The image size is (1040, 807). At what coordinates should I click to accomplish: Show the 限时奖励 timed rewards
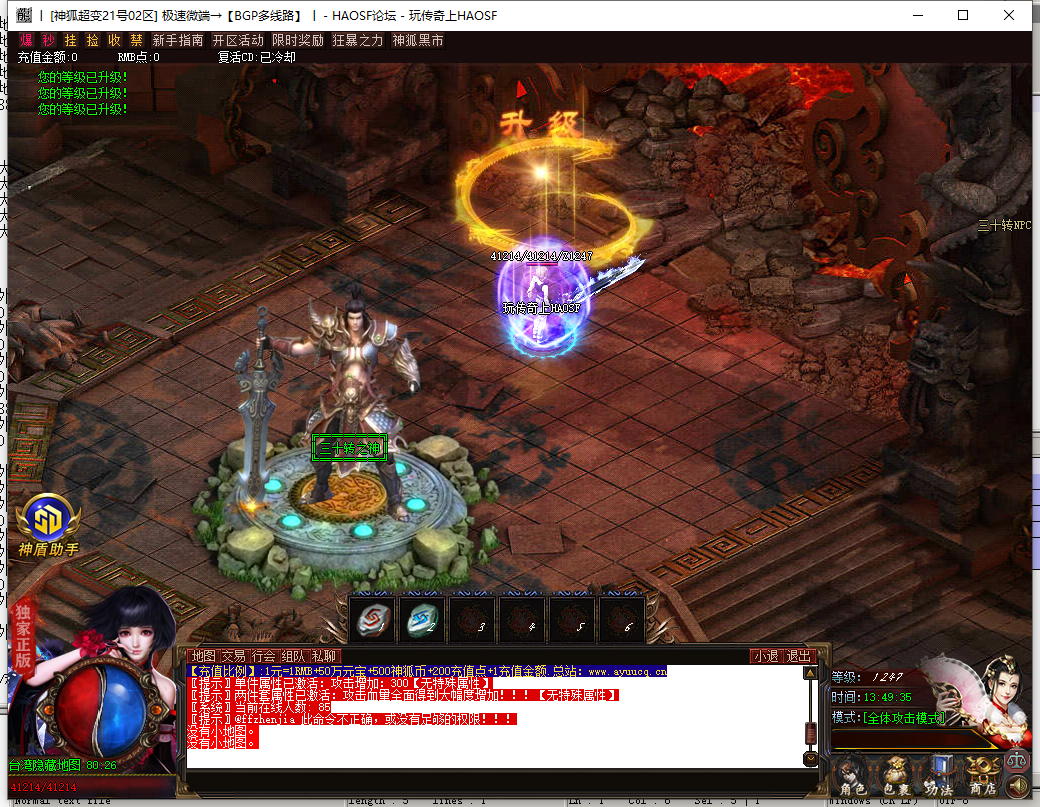[x=298, y=41]
